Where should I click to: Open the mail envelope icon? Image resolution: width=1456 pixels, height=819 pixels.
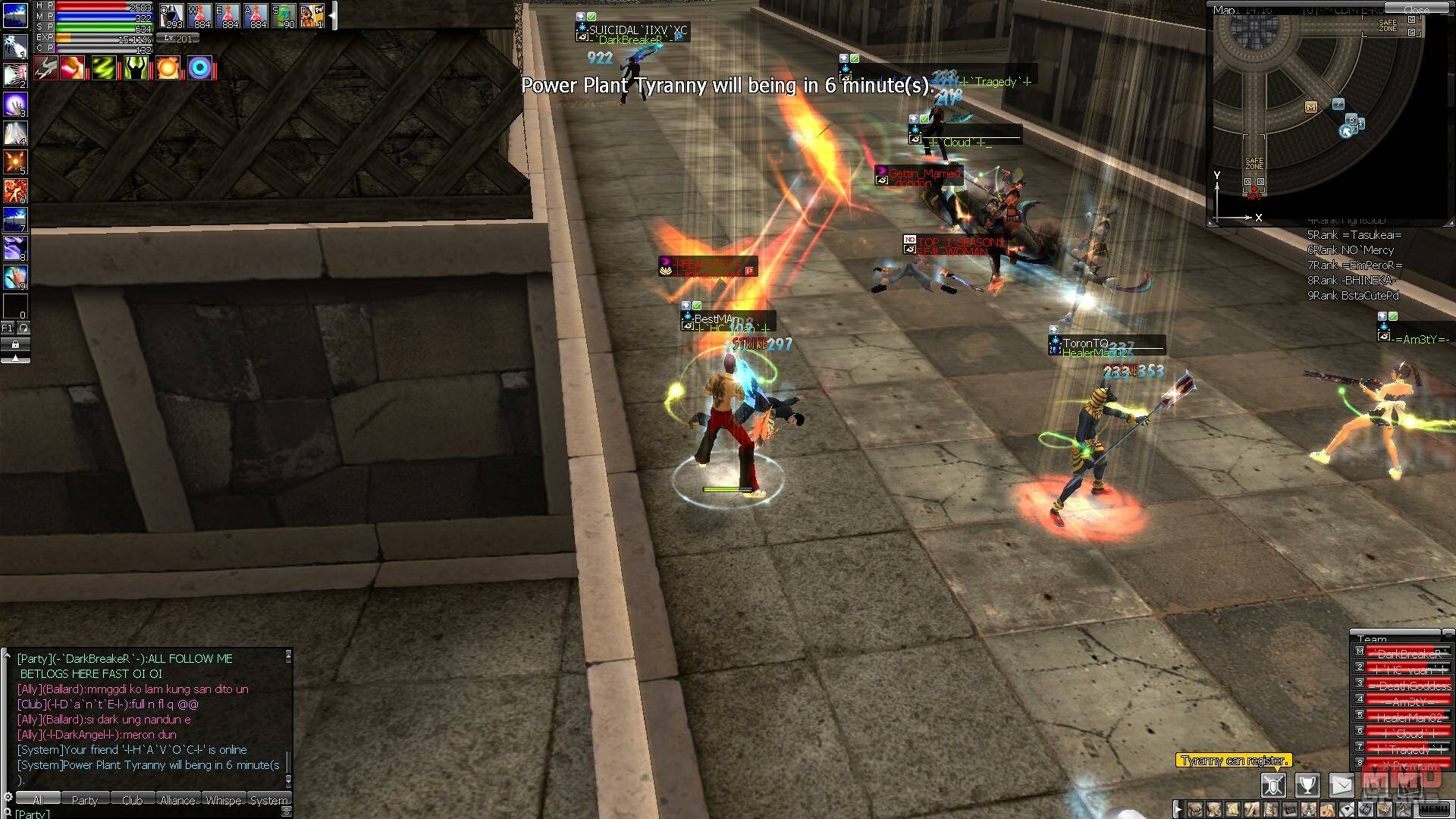1341,785
